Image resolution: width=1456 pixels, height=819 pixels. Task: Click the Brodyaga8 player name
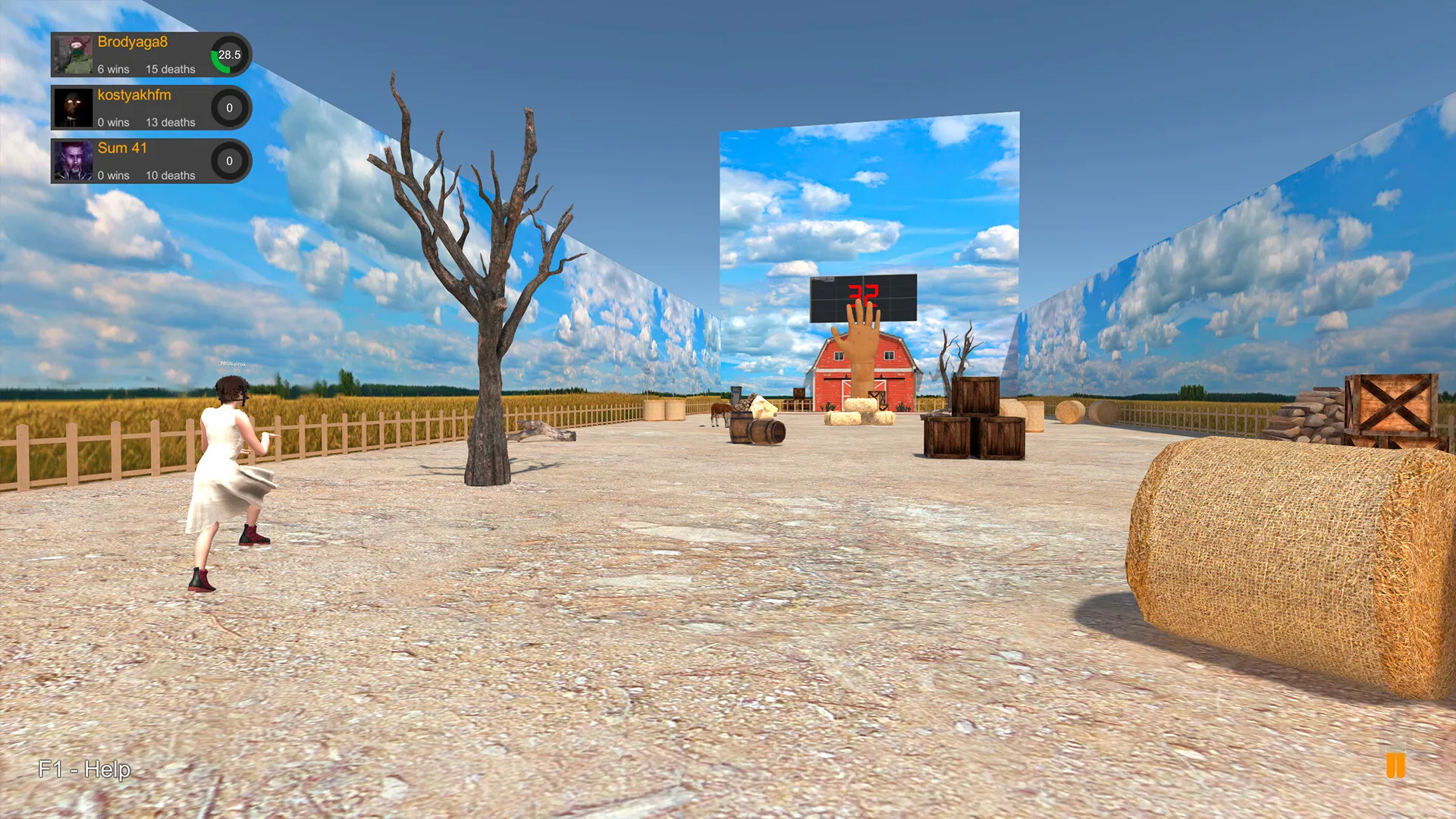tap(133, 42)
